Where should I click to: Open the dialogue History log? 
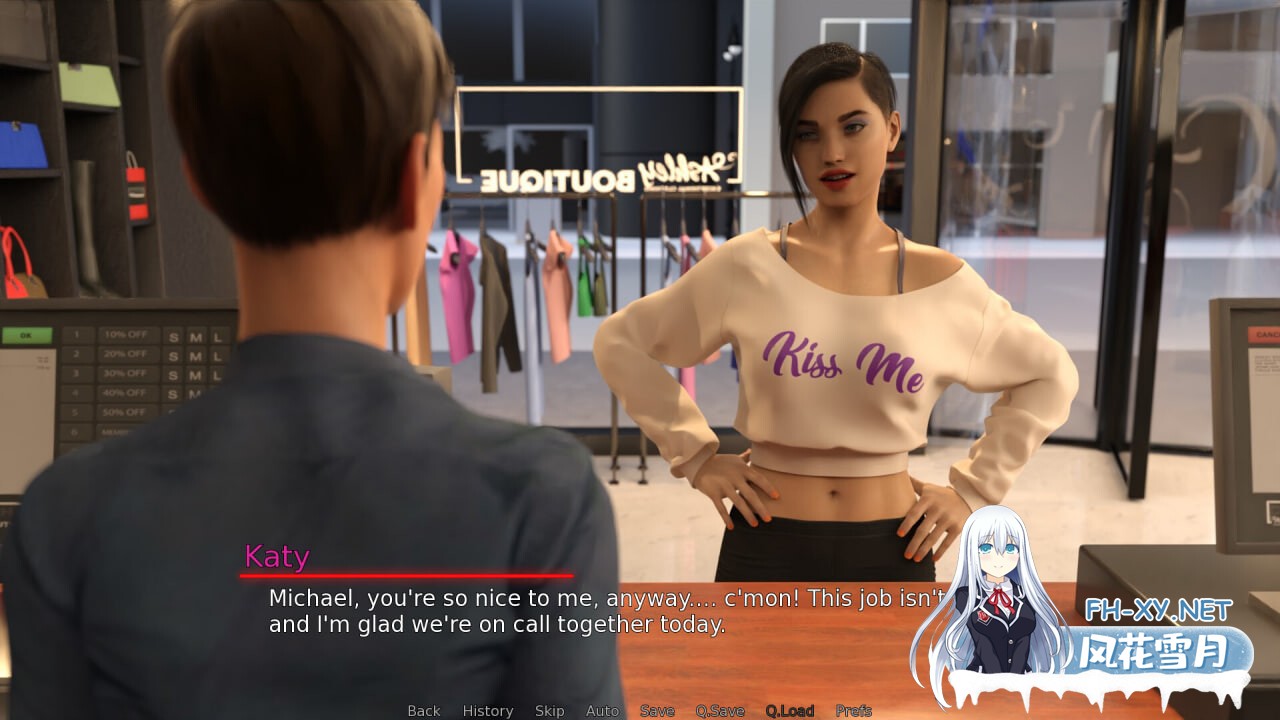(488, 711)
